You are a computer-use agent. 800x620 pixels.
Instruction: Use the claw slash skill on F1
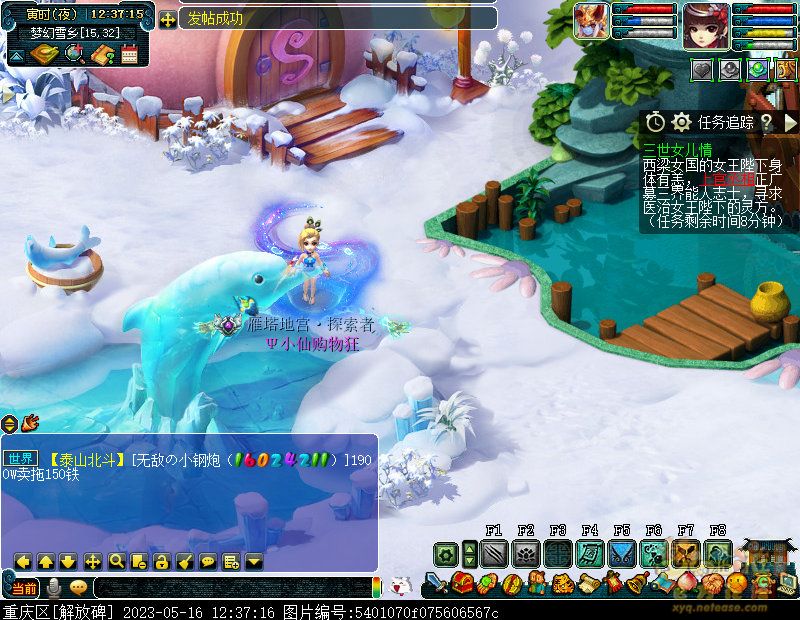tap(493, 553)
